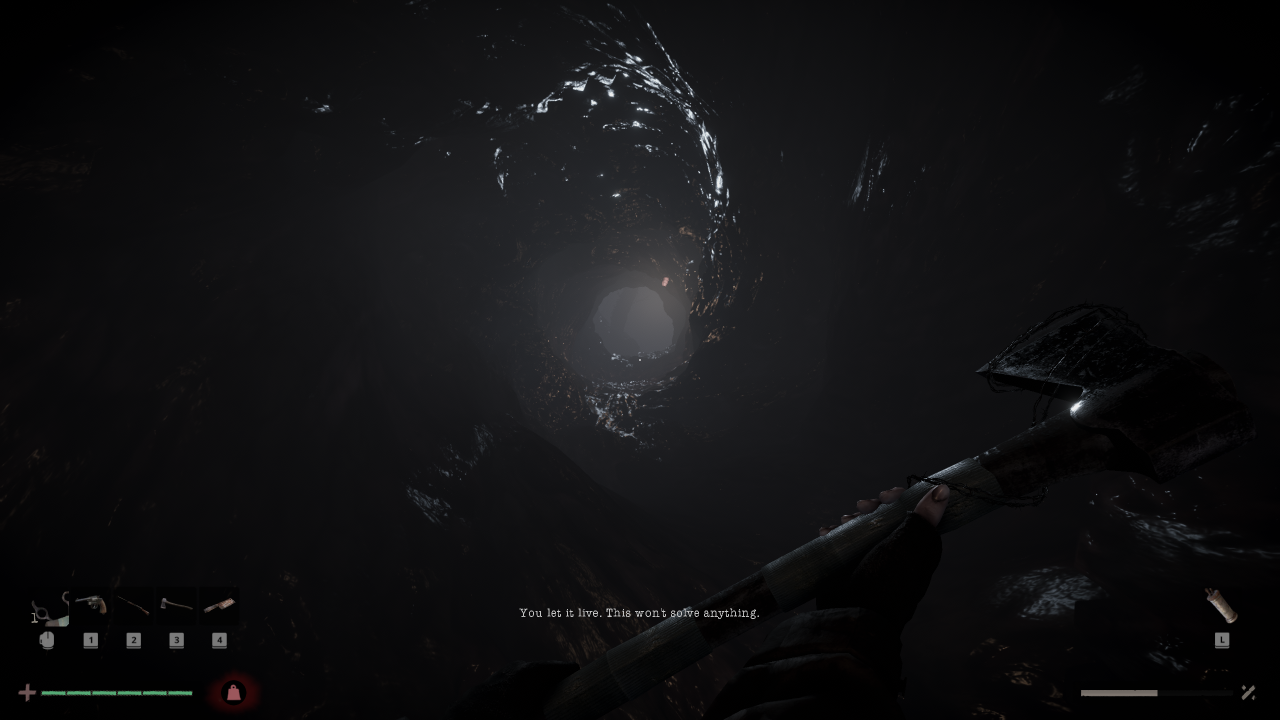Choose the cleaver weapon slot

point(219,606)
